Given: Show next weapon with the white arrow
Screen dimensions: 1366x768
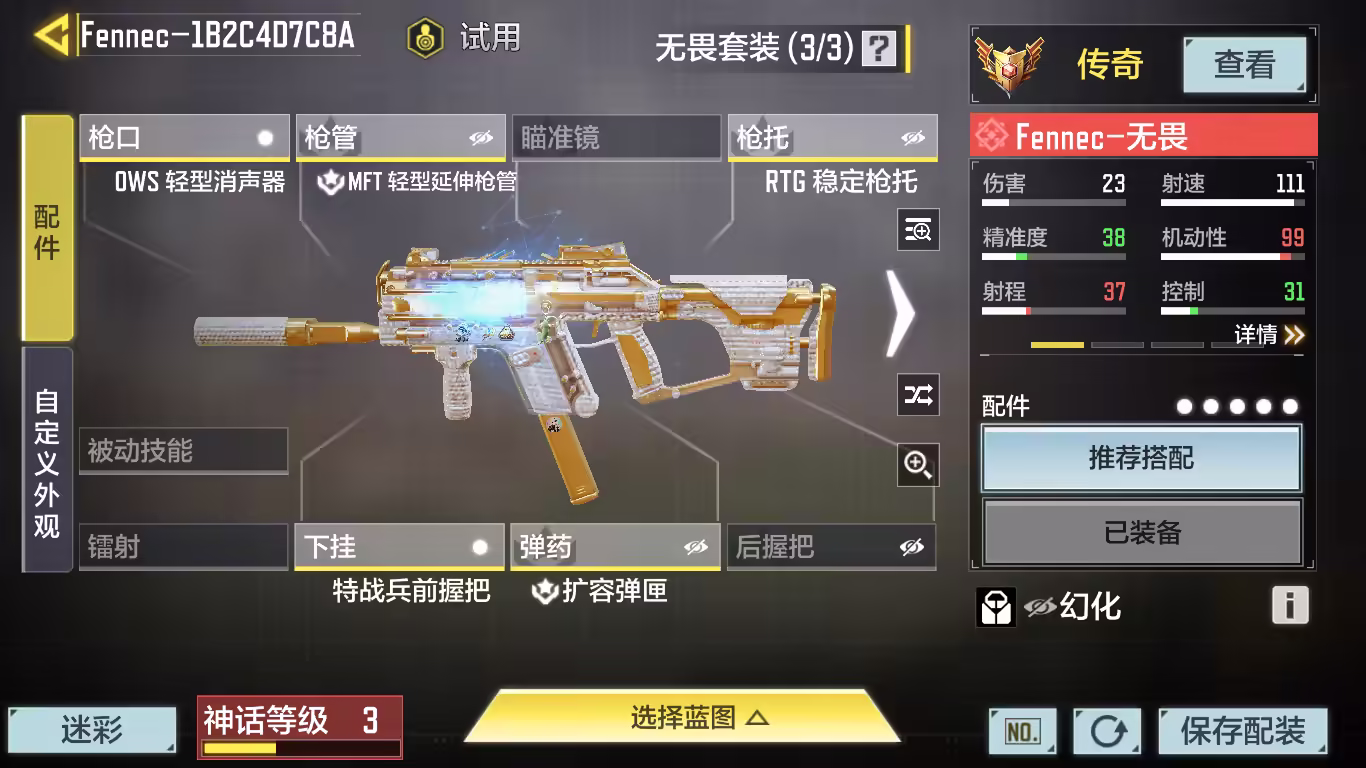Looking at the screenshot, I should tap(900, 314).
